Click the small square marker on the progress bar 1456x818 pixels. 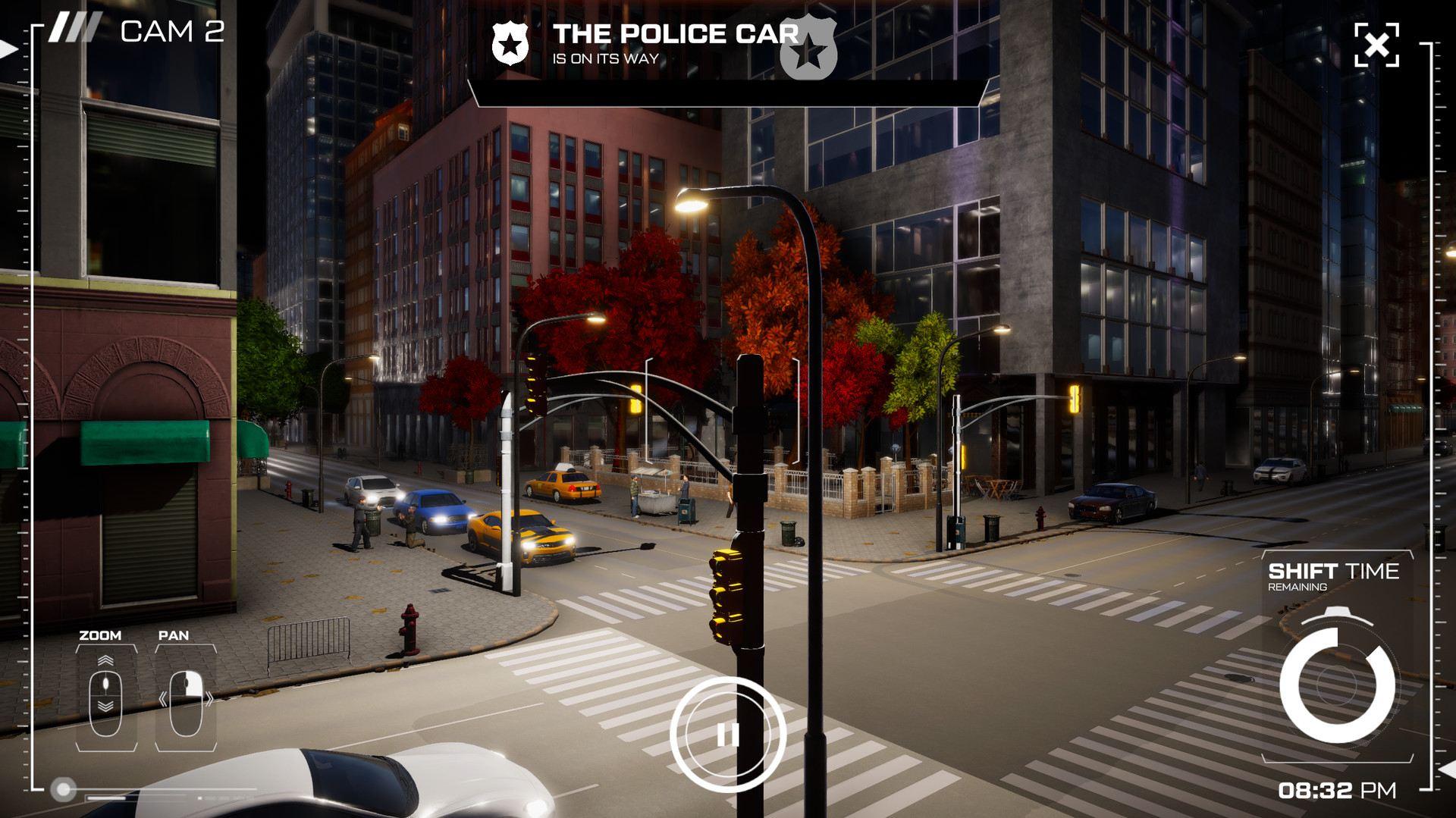pyautogui.click(x=200, y=798)
